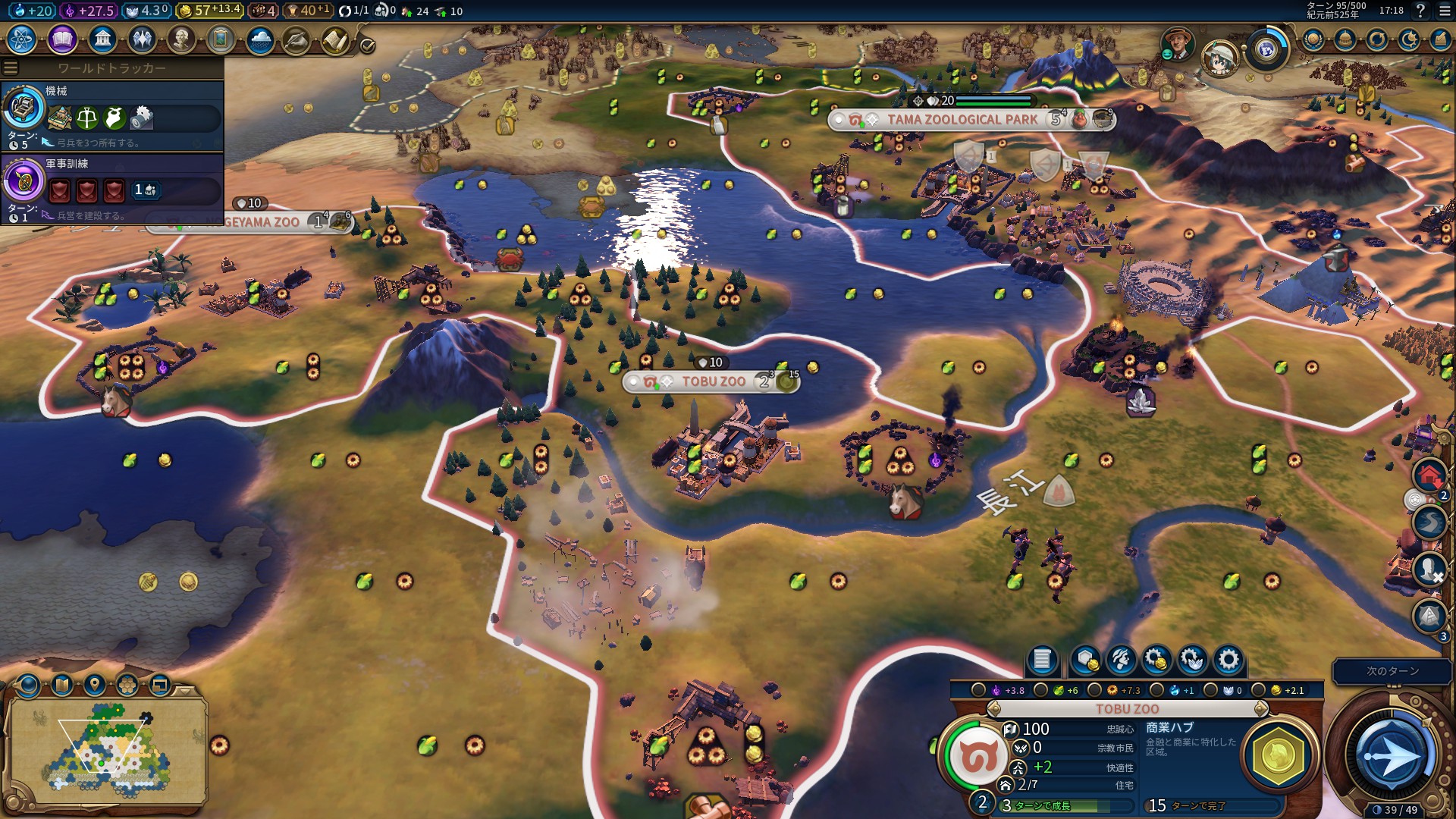Open the technology tree atom icon
1456x819 pixels.
click(22, 39)
